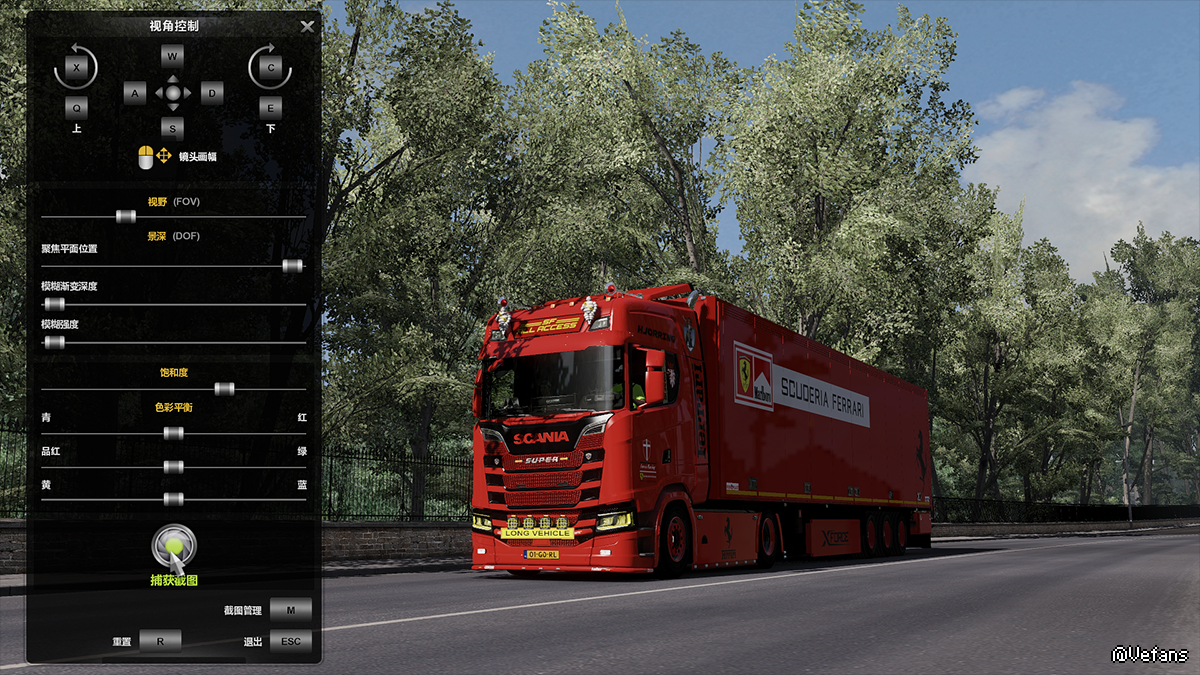Click the 重置 reset R button
The height and width of the screenshot is (675, 1200).
(159, 641)
